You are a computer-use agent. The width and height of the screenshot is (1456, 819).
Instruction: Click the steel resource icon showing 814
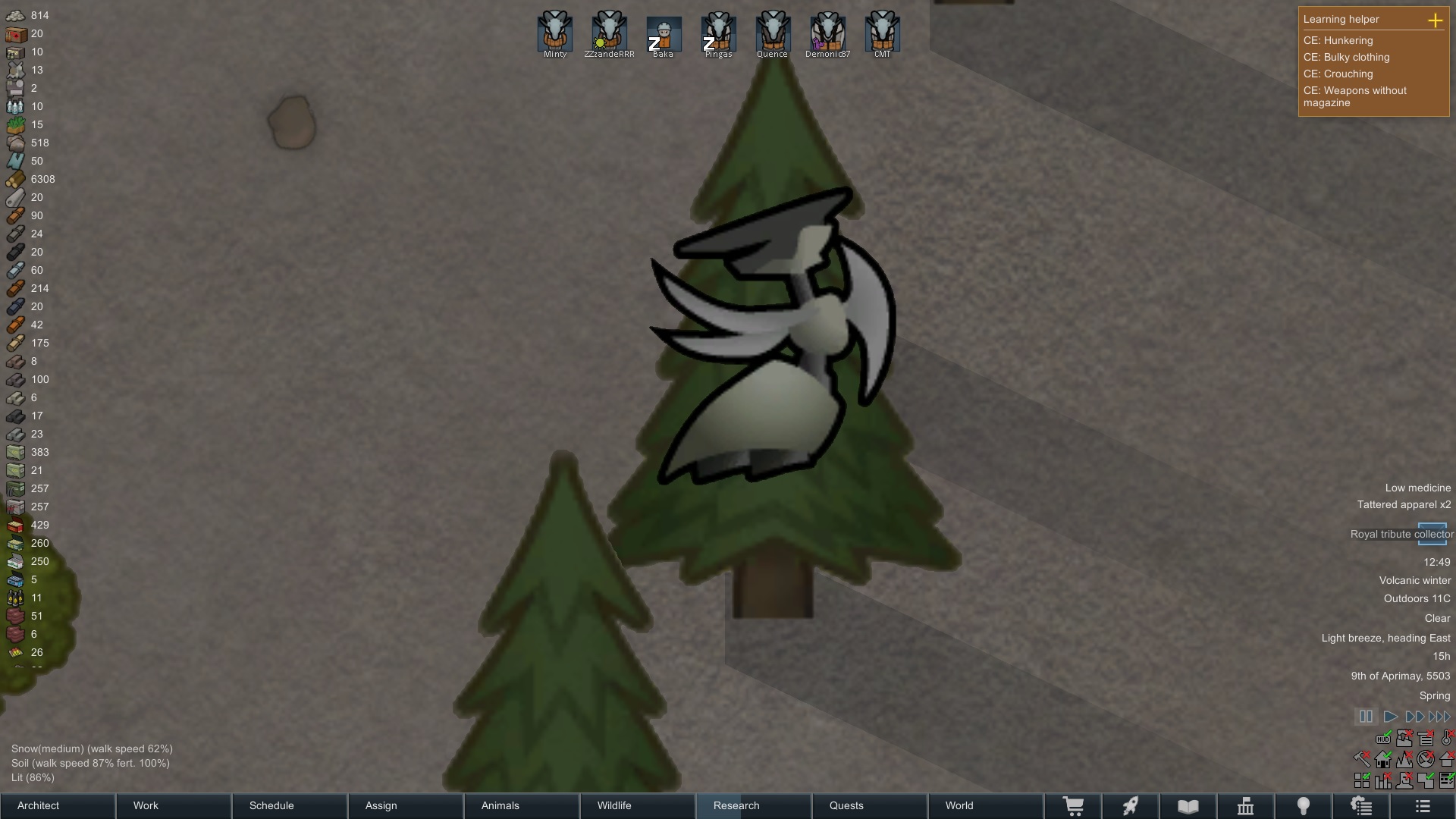point(15,15)
